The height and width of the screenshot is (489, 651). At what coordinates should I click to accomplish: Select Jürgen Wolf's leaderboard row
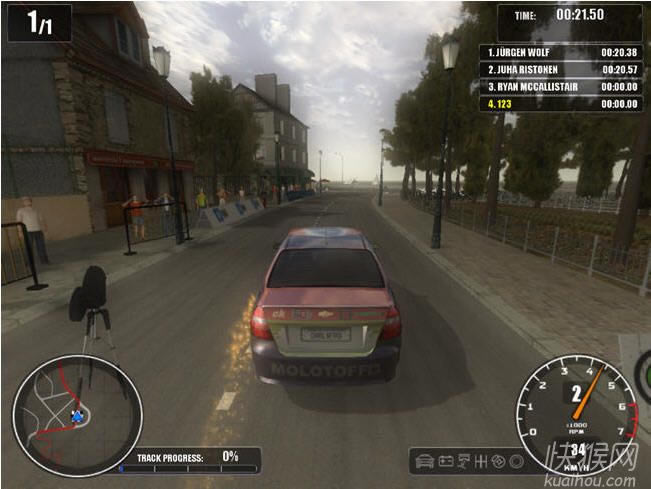[563, 50]
